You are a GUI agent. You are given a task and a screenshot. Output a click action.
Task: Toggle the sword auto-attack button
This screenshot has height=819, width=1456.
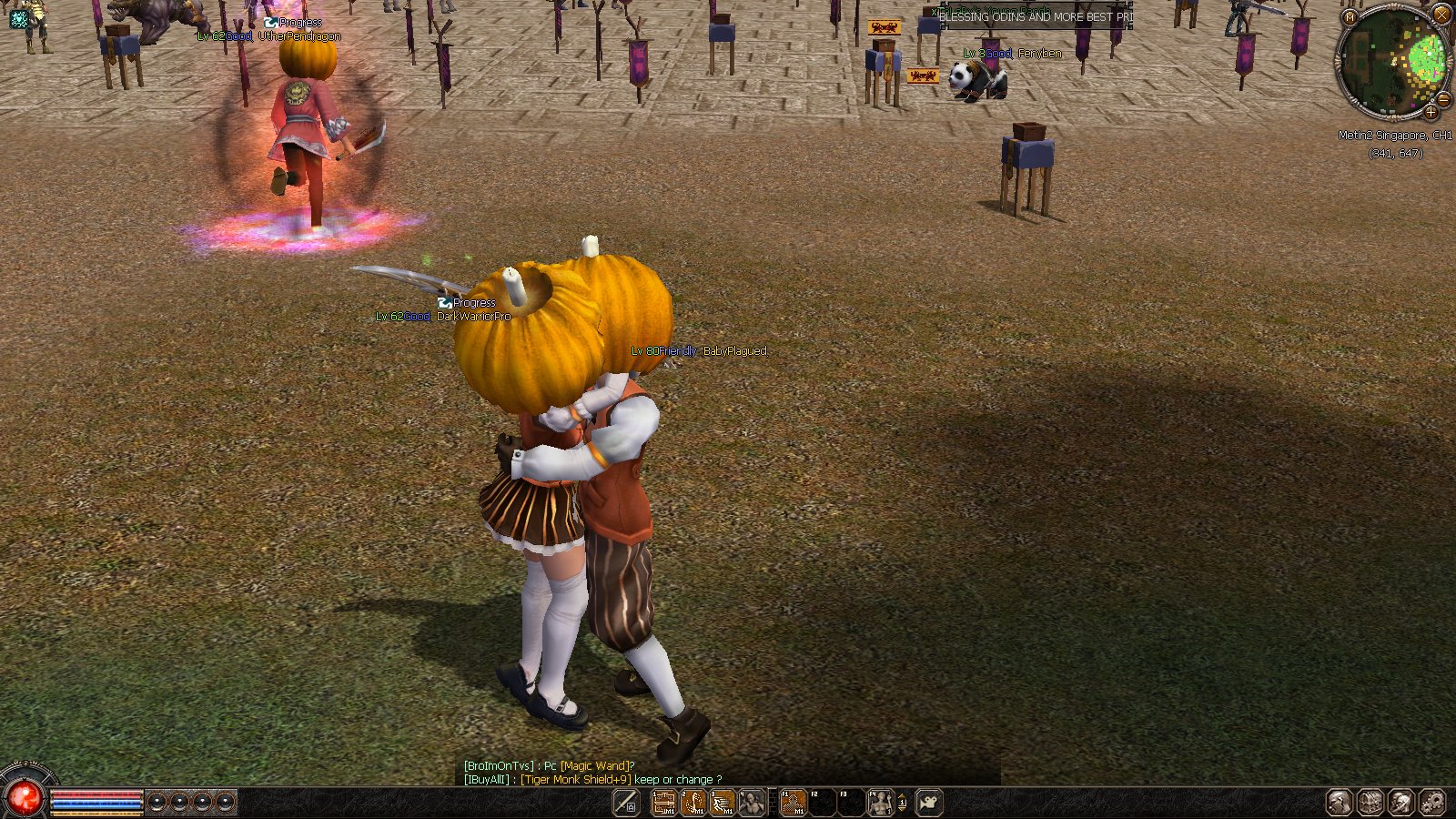tap(626, 803)
